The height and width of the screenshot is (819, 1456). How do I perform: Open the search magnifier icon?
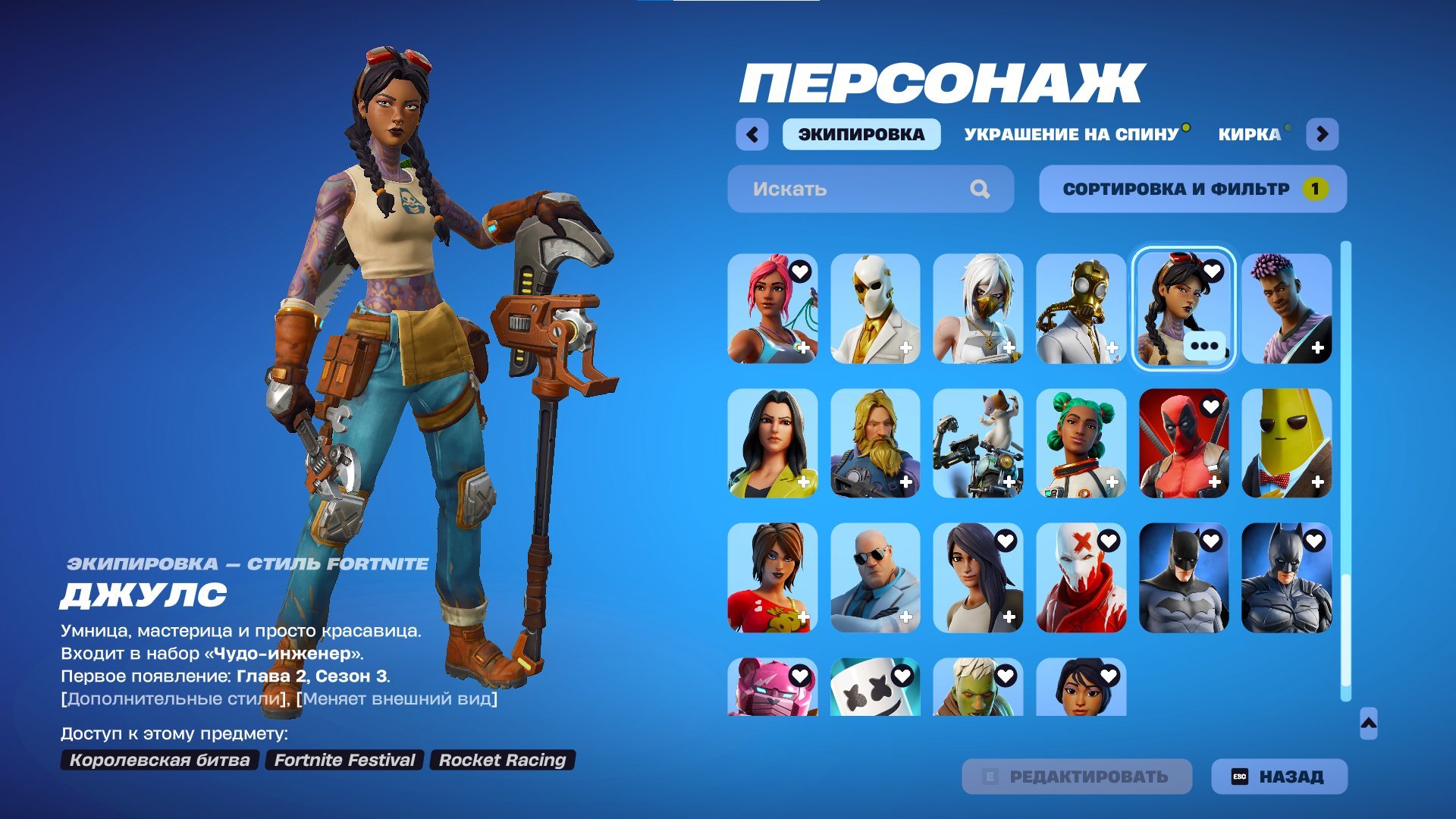(x=982, y=189)
